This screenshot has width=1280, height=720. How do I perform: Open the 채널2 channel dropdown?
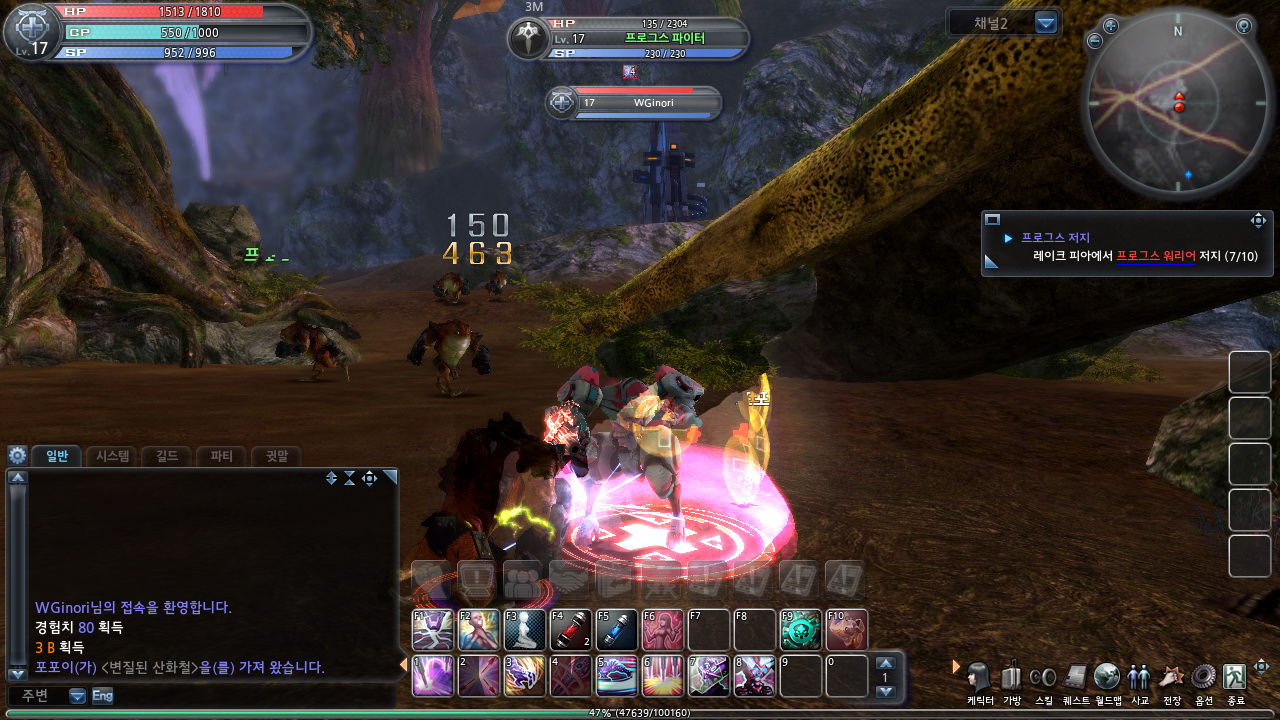(x=1046, y=23)
